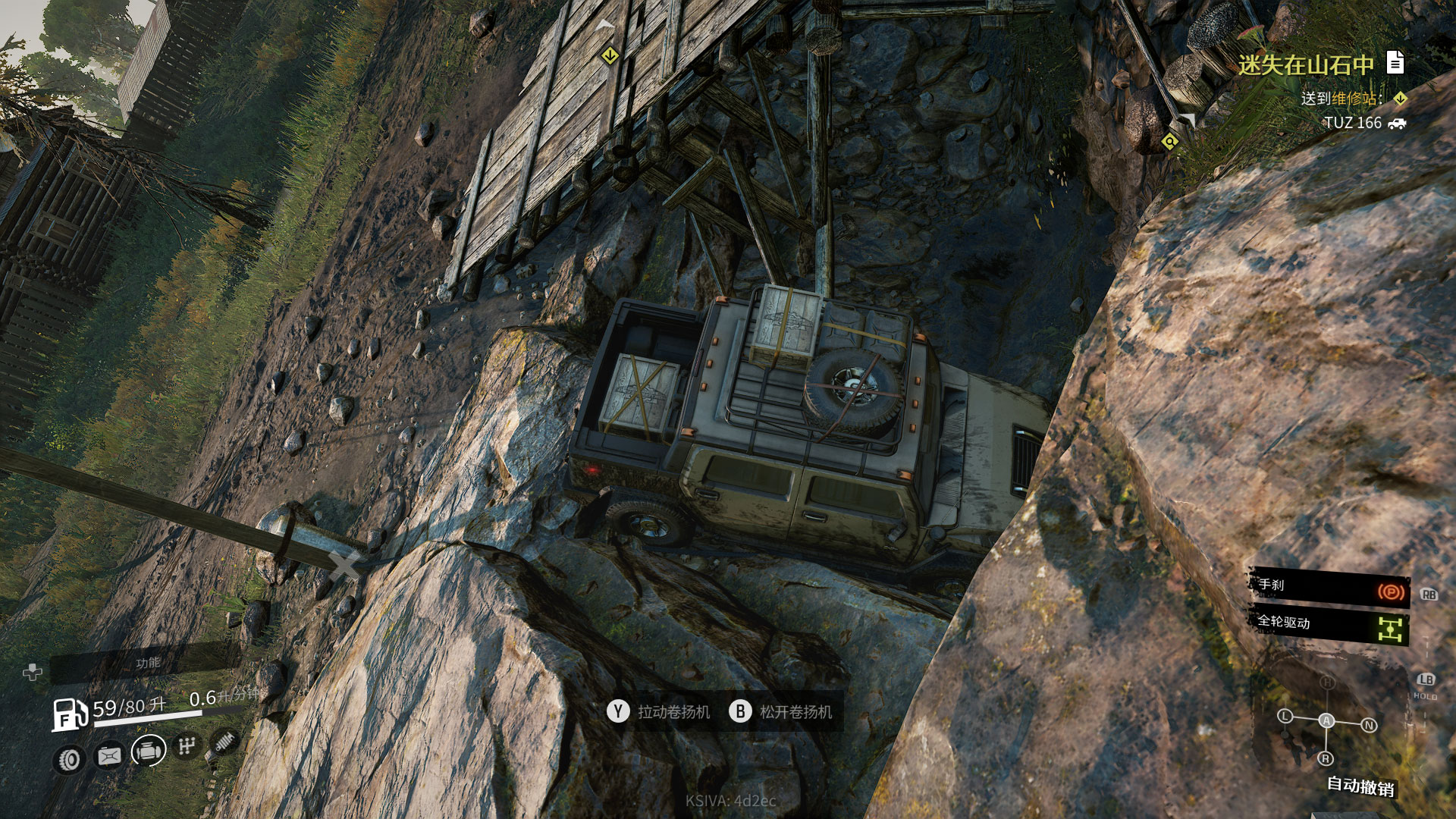Open the 功能 functions bar
Image resolution: width=1456 pixels, height=819 pixels.
(148, 664)
